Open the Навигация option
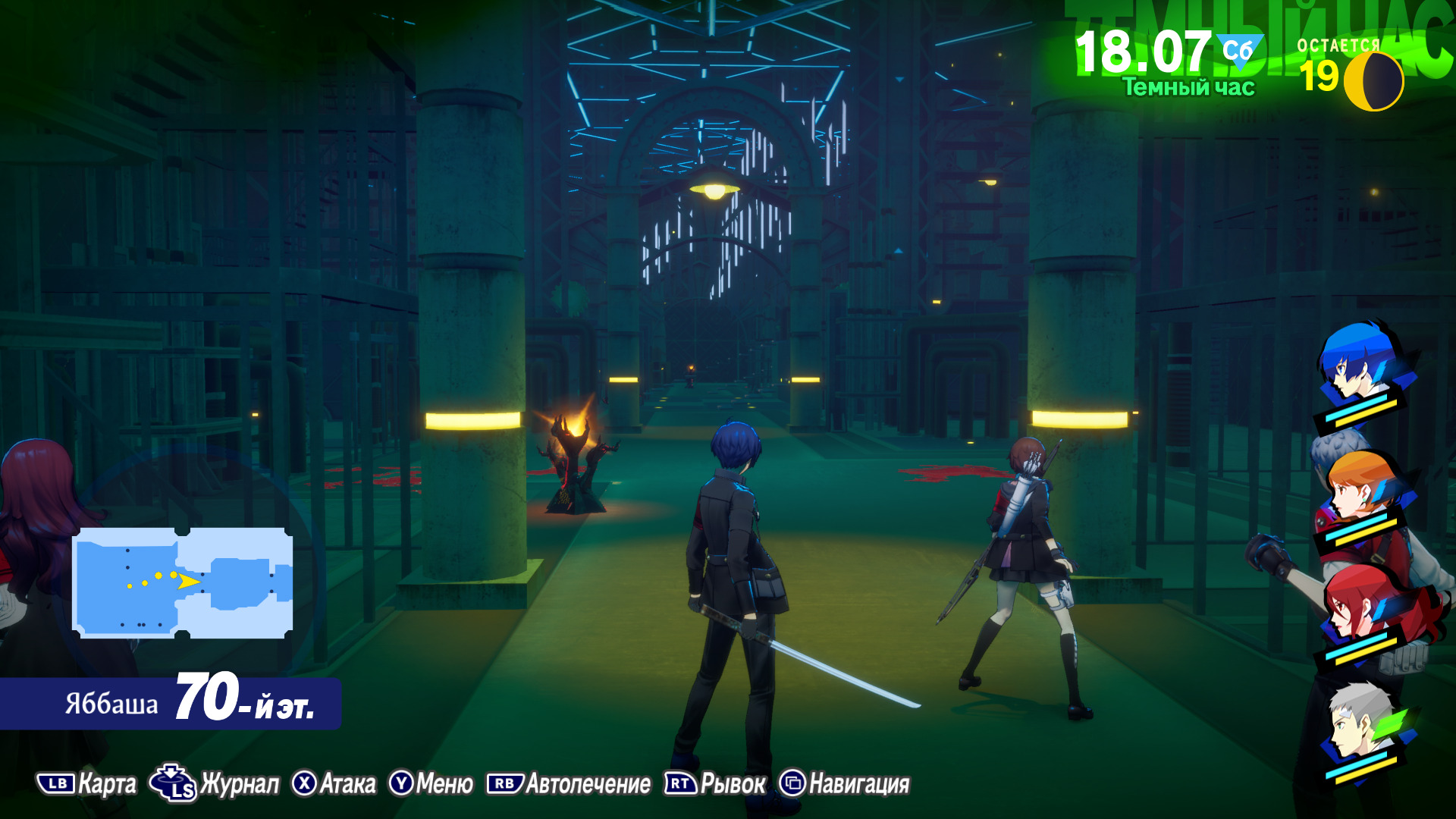 pos(845,784)
